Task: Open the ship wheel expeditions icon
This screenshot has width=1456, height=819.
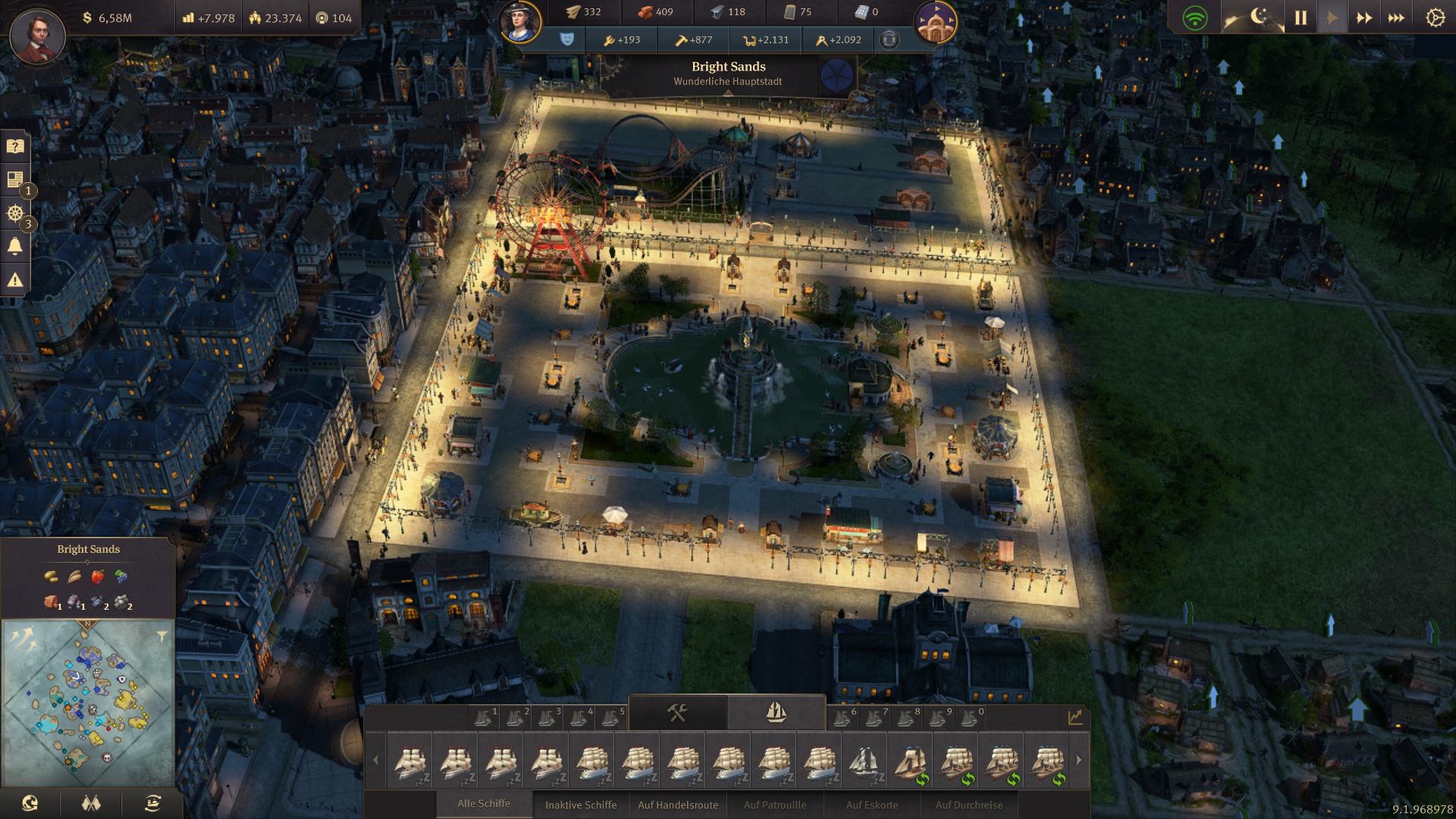Action: point(15,214)
